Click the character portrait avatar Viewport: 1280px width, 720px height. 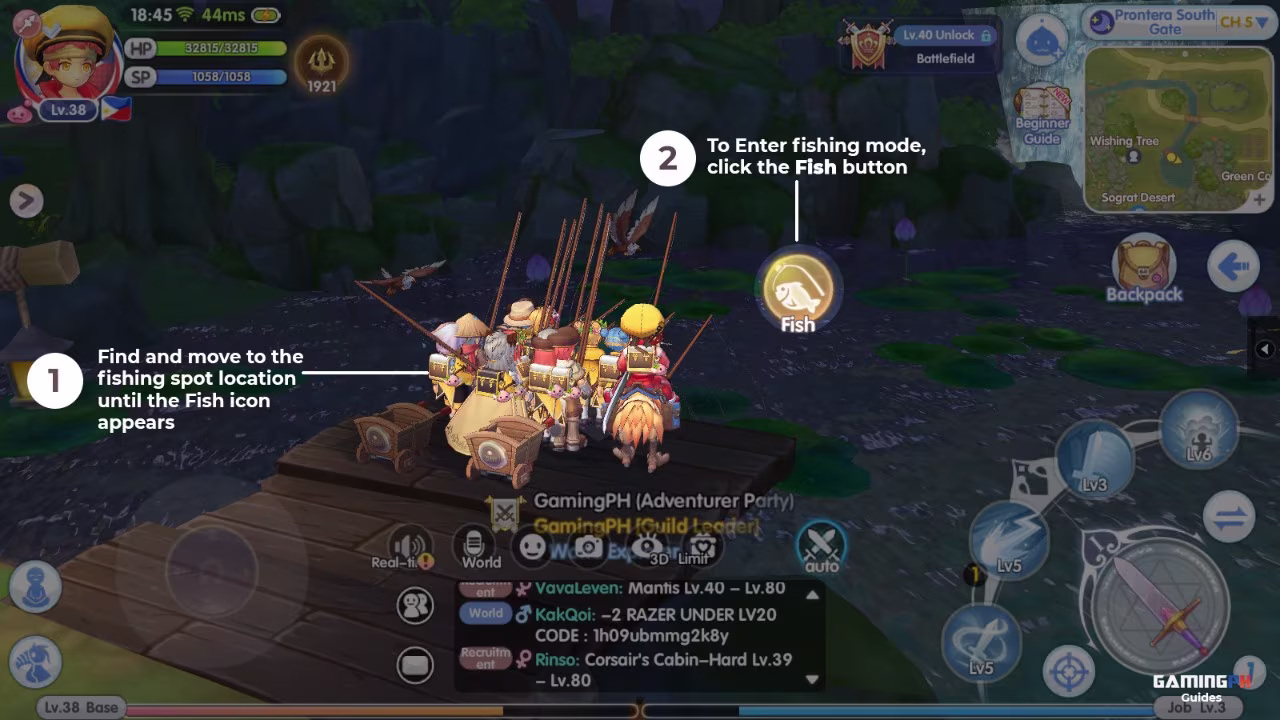[x=66, y=52]
